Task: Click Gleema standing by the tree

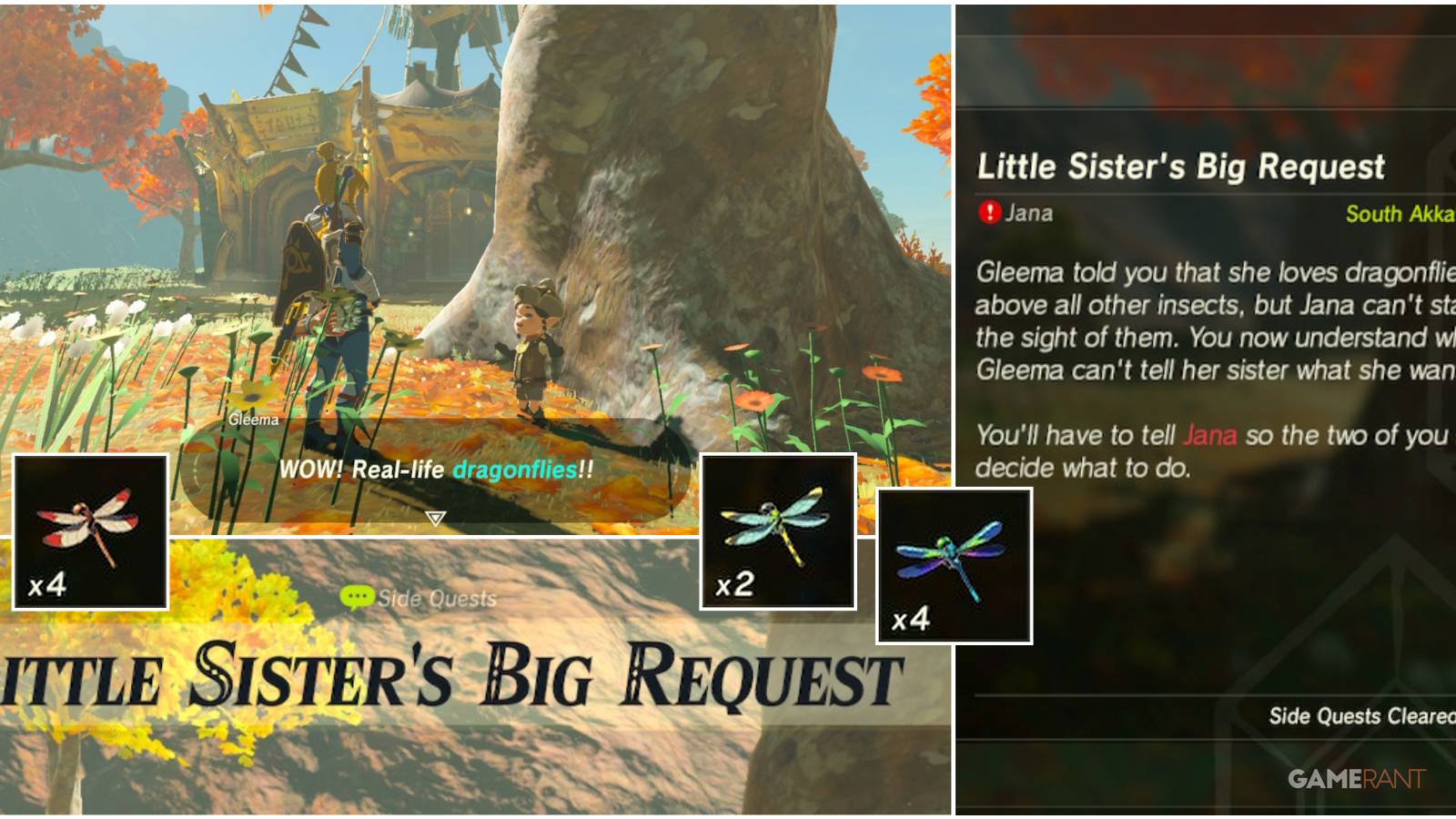Action: [x=533, y=355]
